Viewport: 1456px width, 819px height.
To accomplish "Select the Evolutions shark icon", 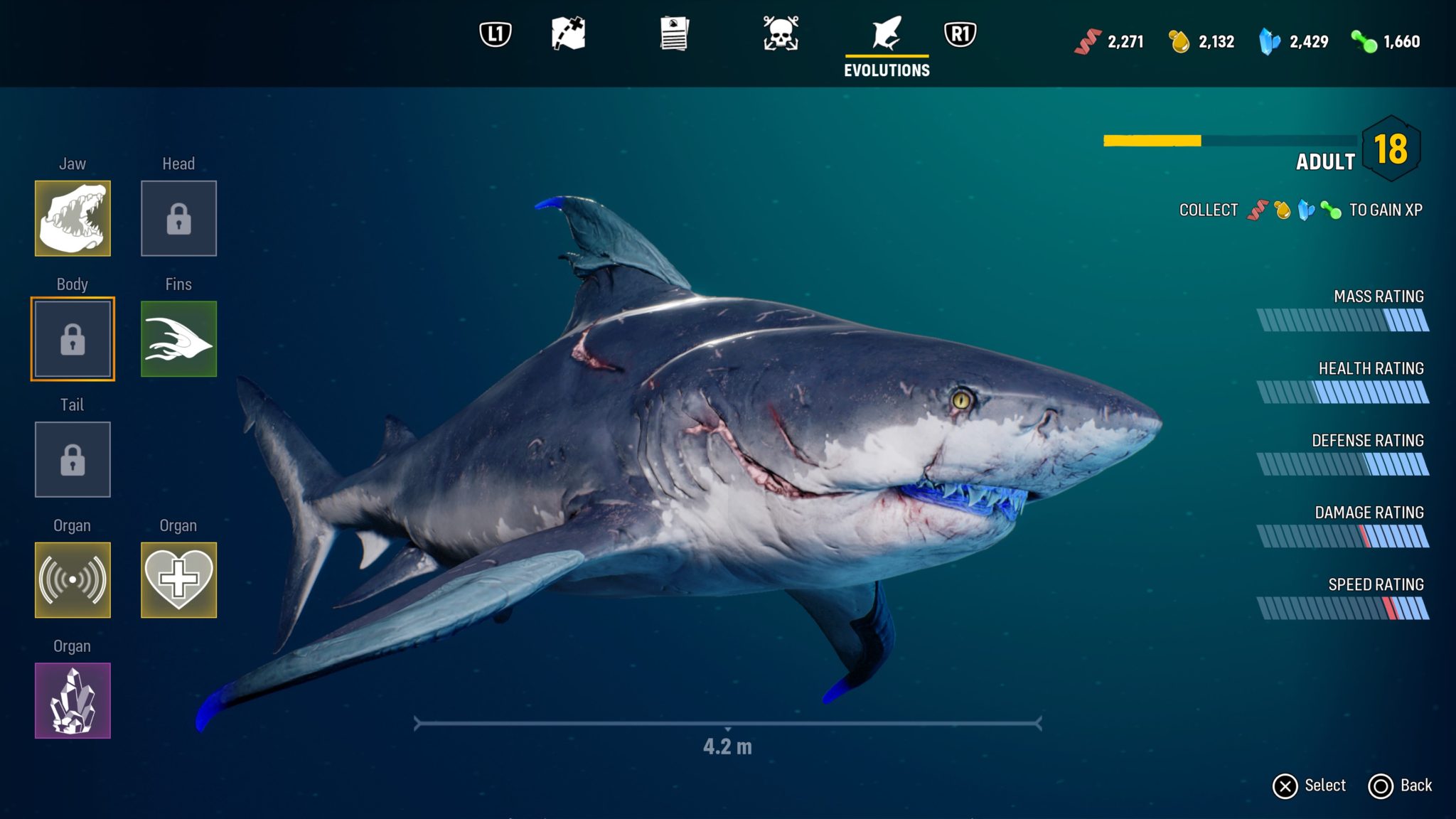I will click(x=886, y=34).
